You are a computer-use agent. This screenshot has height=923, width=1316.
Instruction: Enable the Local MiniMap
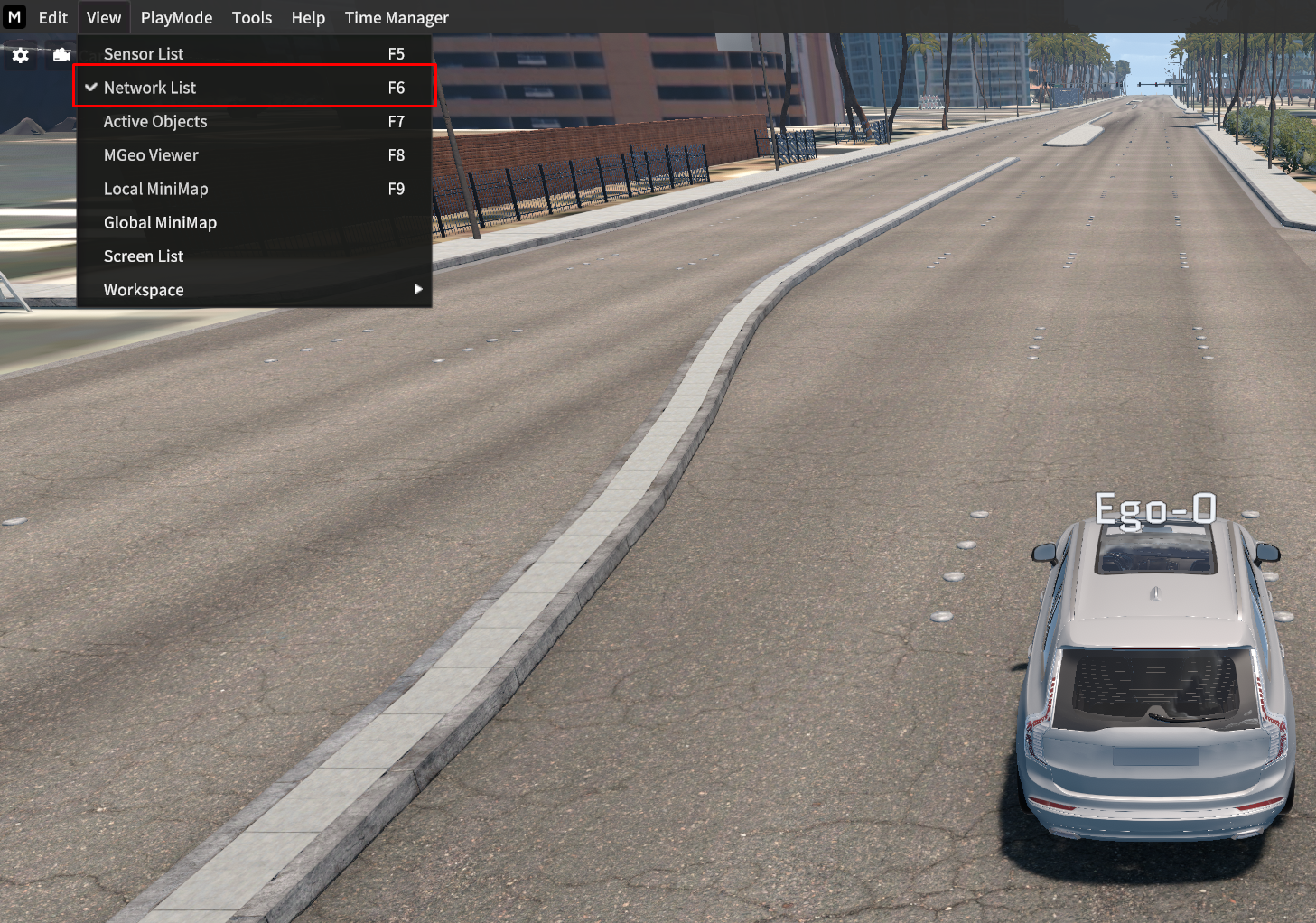coord(155,189)
